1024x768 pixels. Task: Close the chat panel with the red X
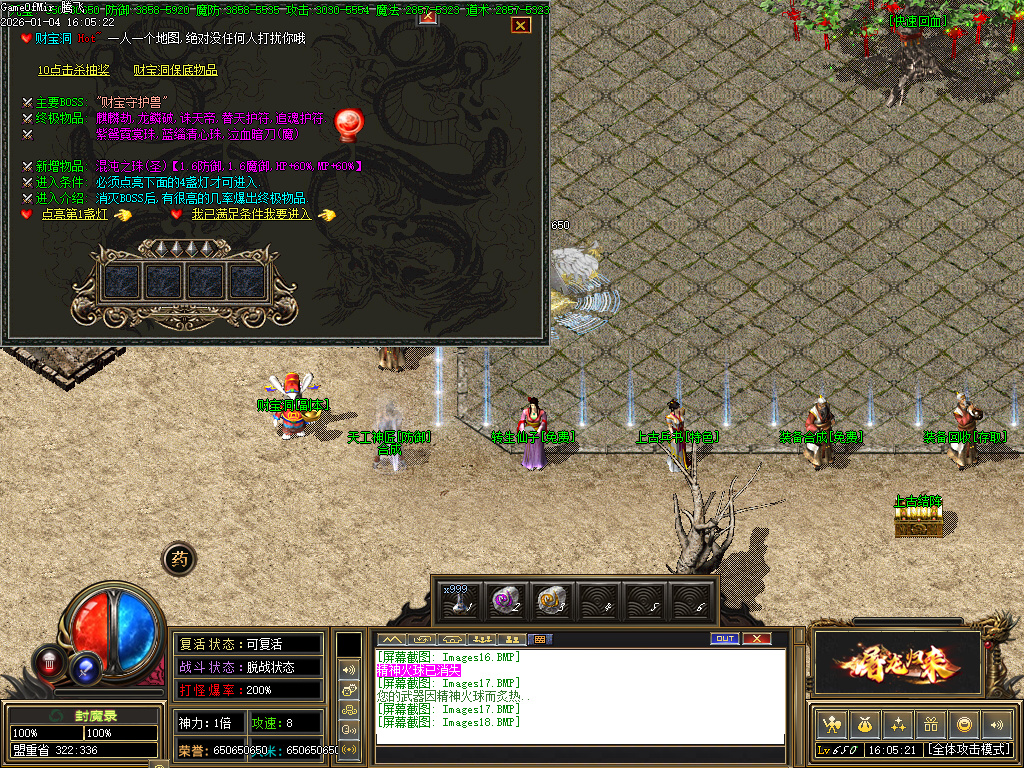click(757, 639)
